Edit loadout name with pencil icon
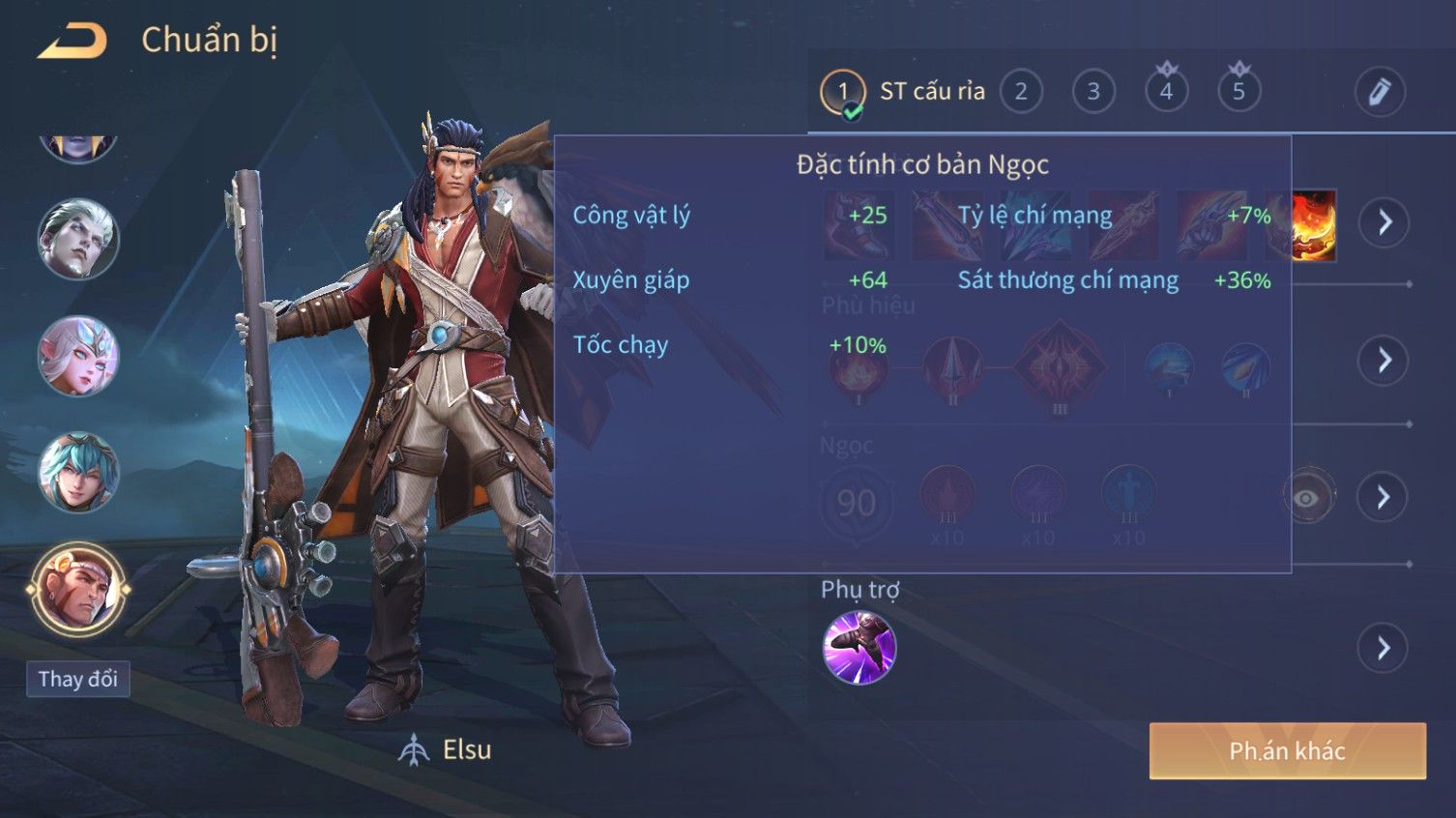The width and height of the screenshot is (1456, 818). click(x=1379, y=92)
